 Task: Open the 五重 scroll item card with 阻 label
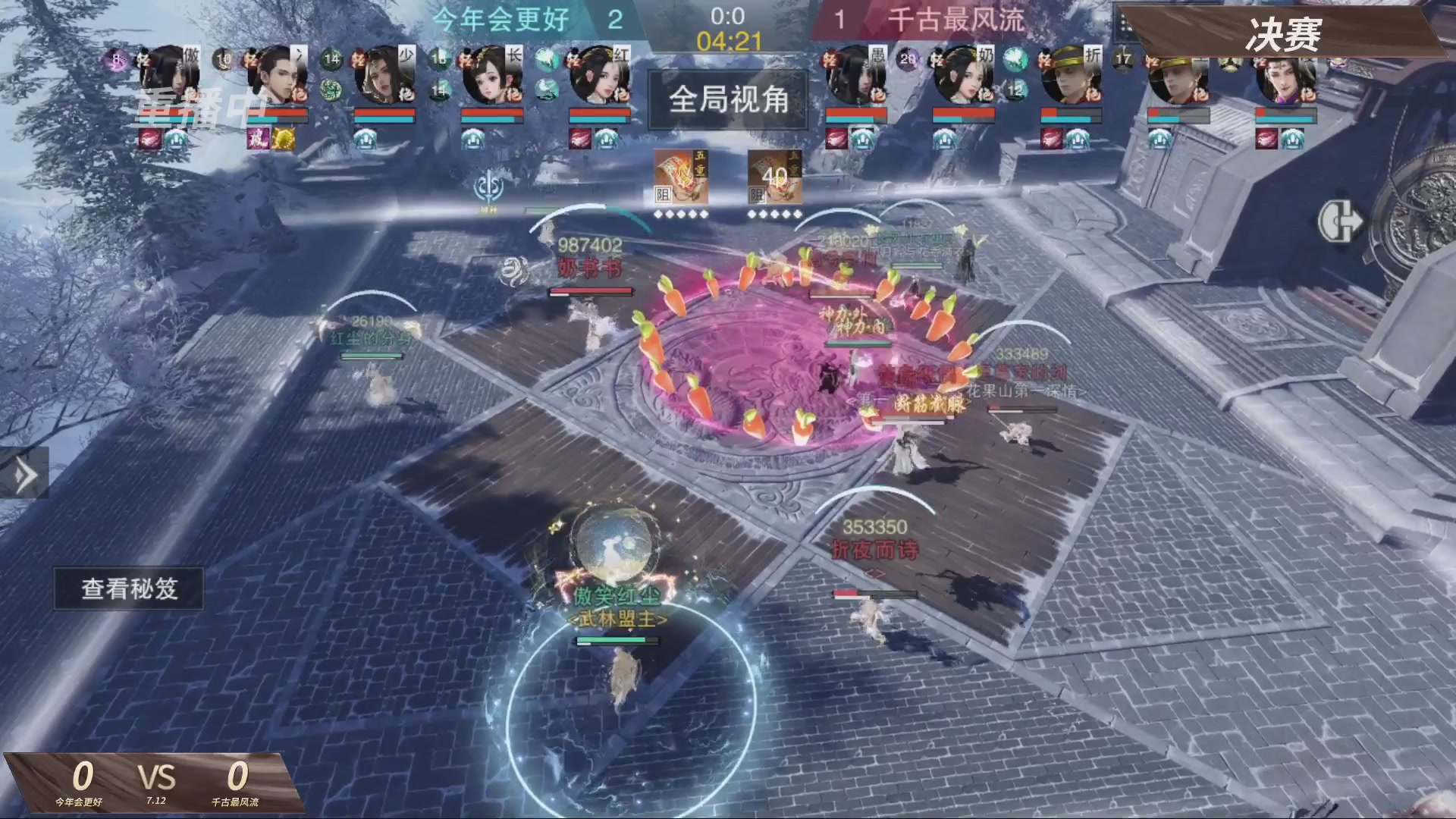click(x=679, y=178)
